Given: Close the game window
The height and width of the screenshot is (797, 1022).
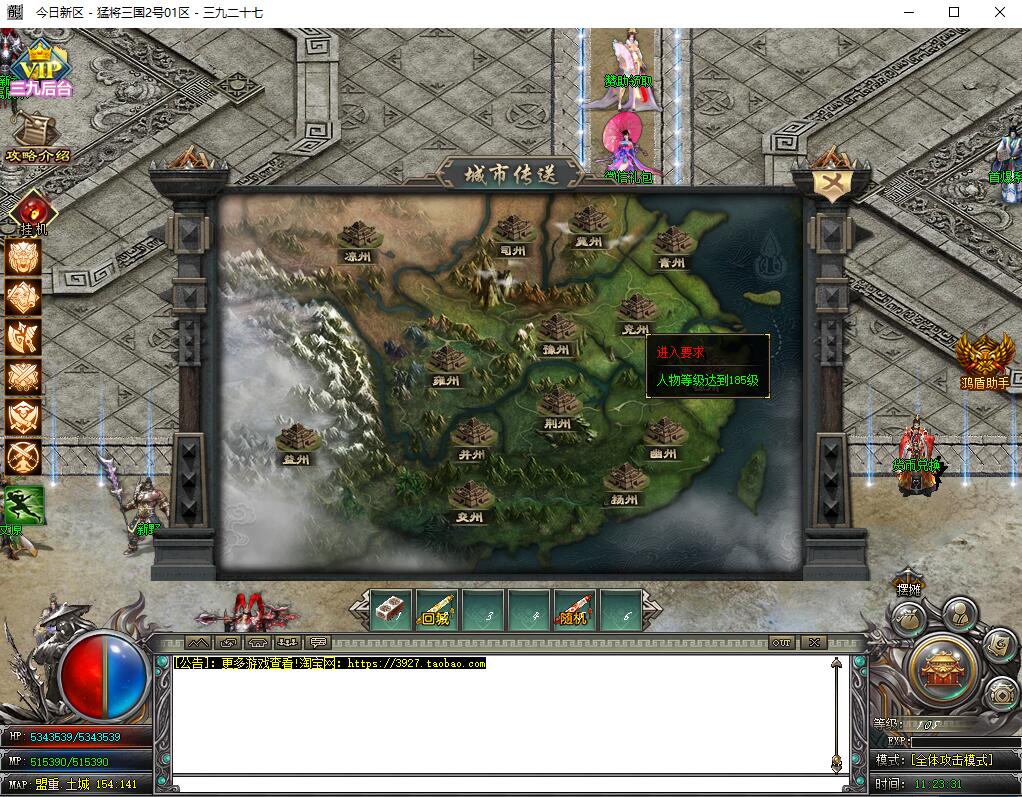Looking at the screenshot, I should point(999,12).
